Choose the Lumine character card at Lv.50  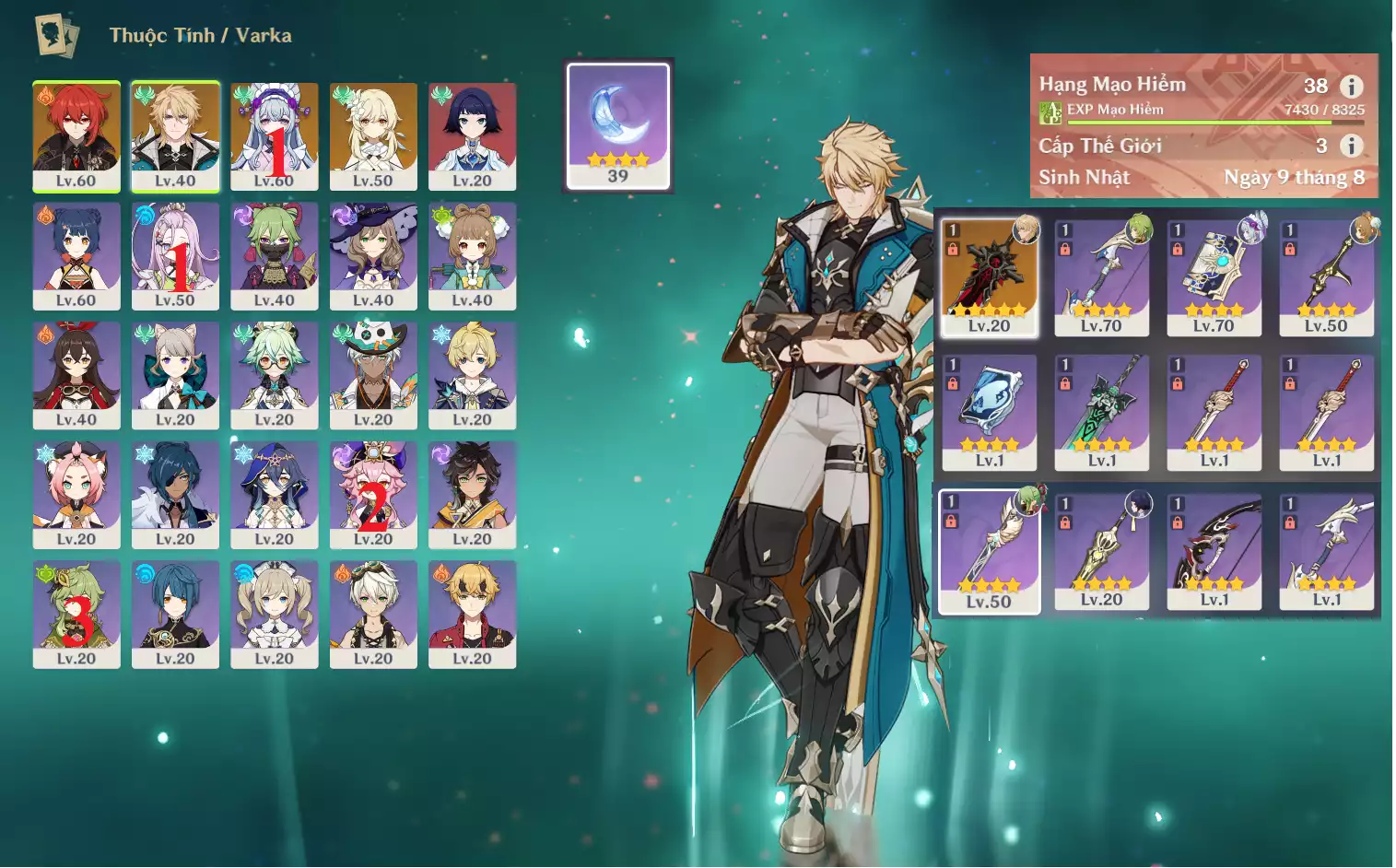pos(373,135)
